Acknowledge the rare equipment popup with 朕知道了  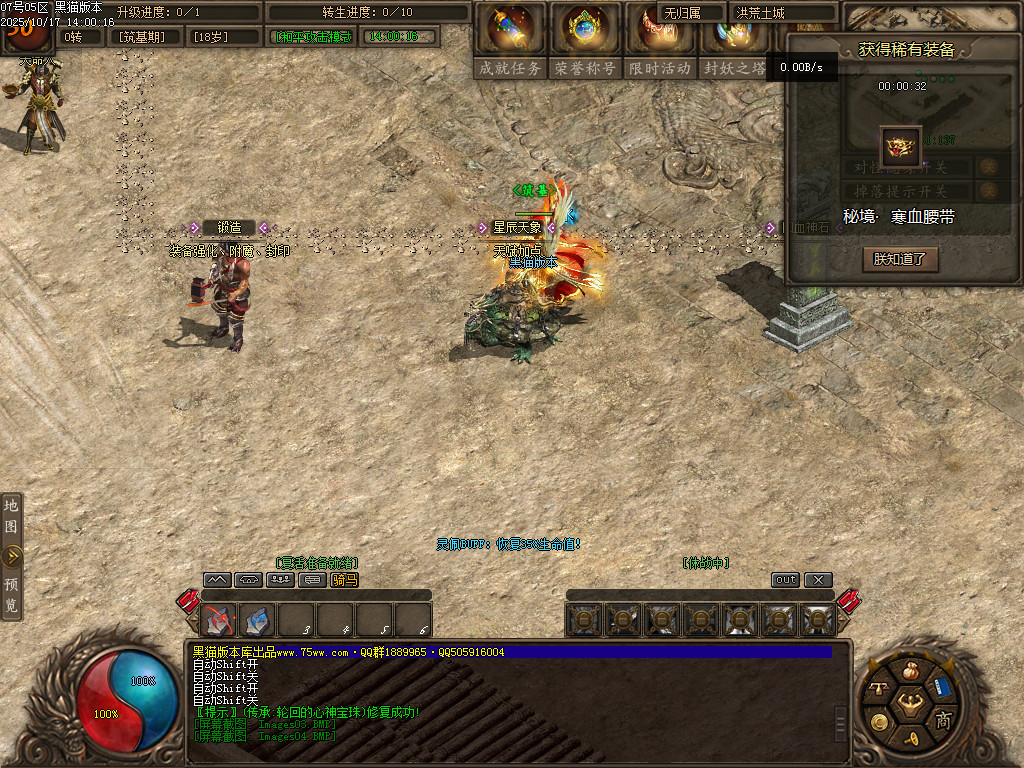point(900,259)
